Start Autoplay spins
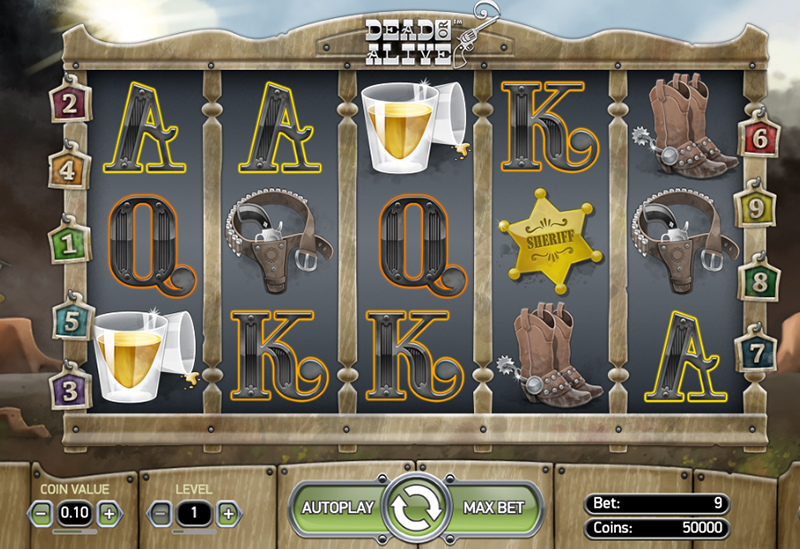 (337, 507)
